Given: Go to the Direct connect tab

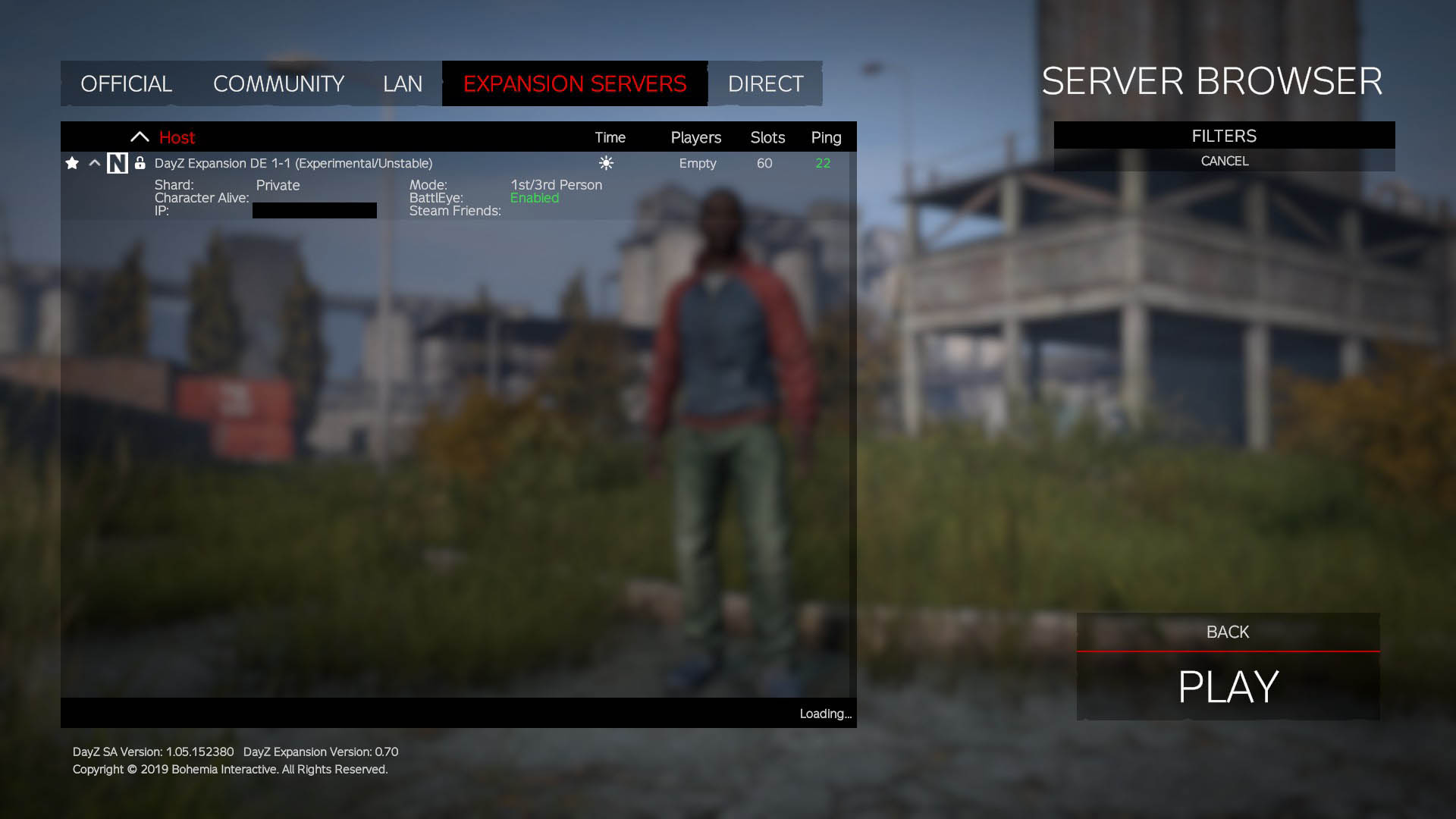Looking at the screenshot, I should tap(765, 83).
